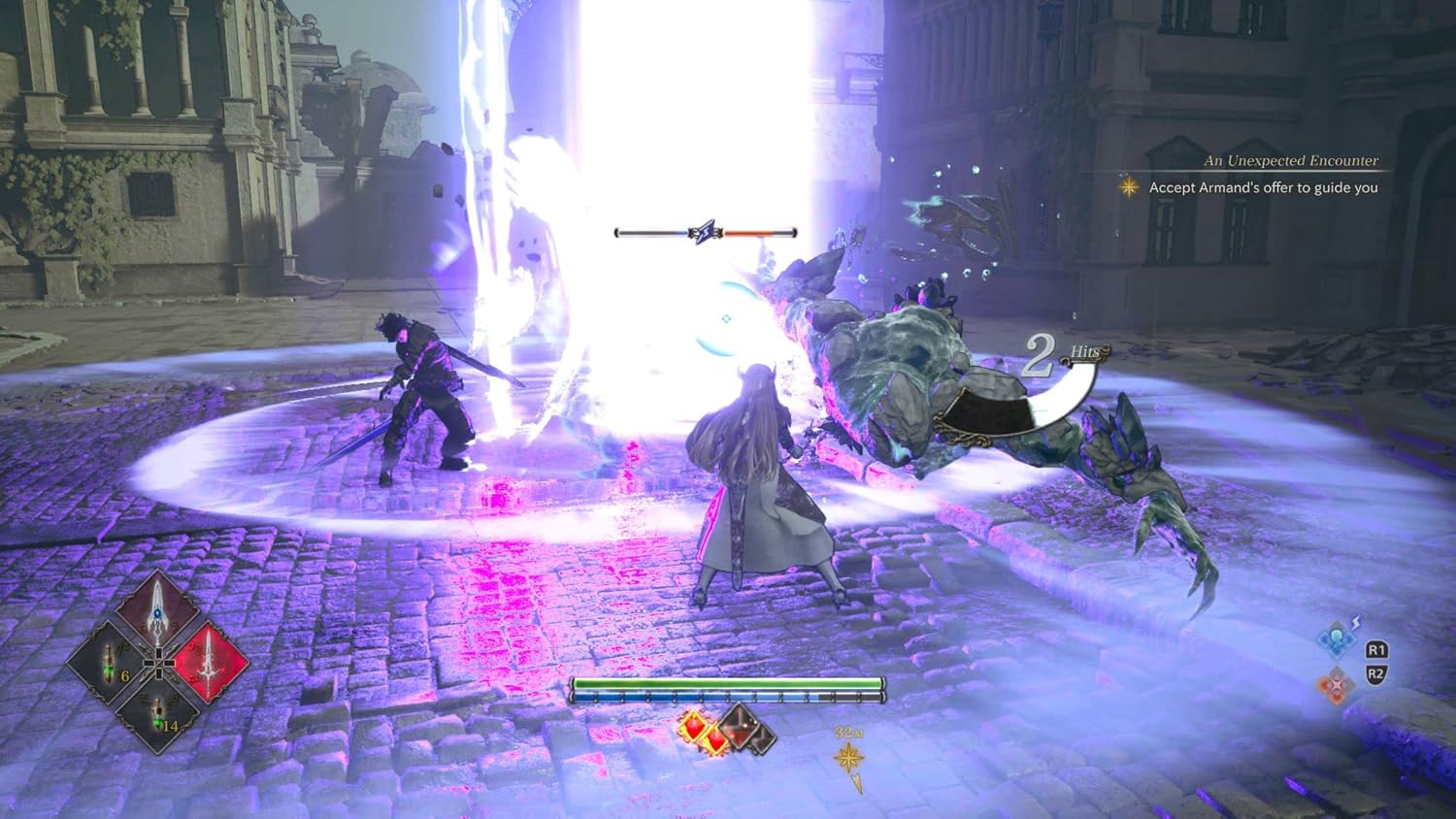Activate the orange diamond skill set icon

click(1336, 685)
